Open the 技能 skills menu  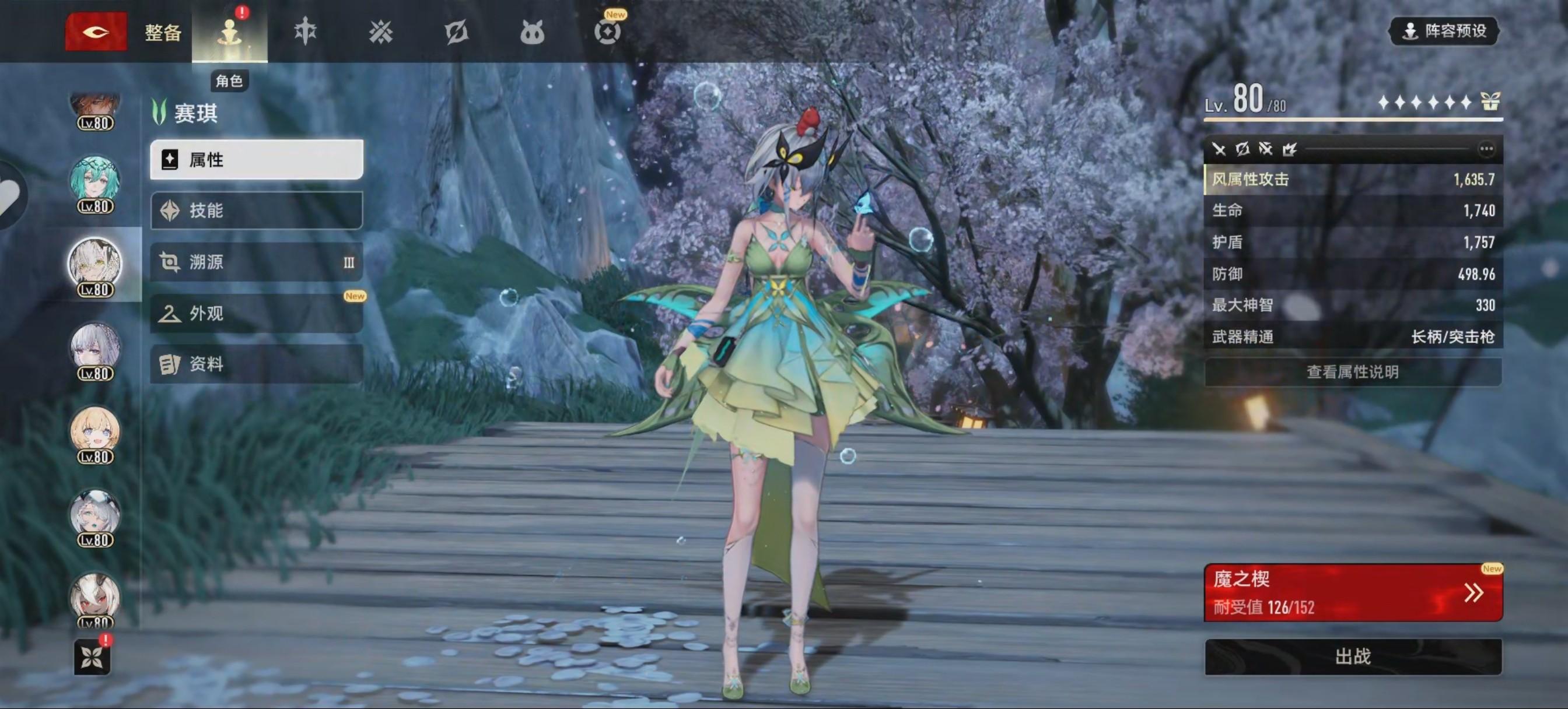256,210
